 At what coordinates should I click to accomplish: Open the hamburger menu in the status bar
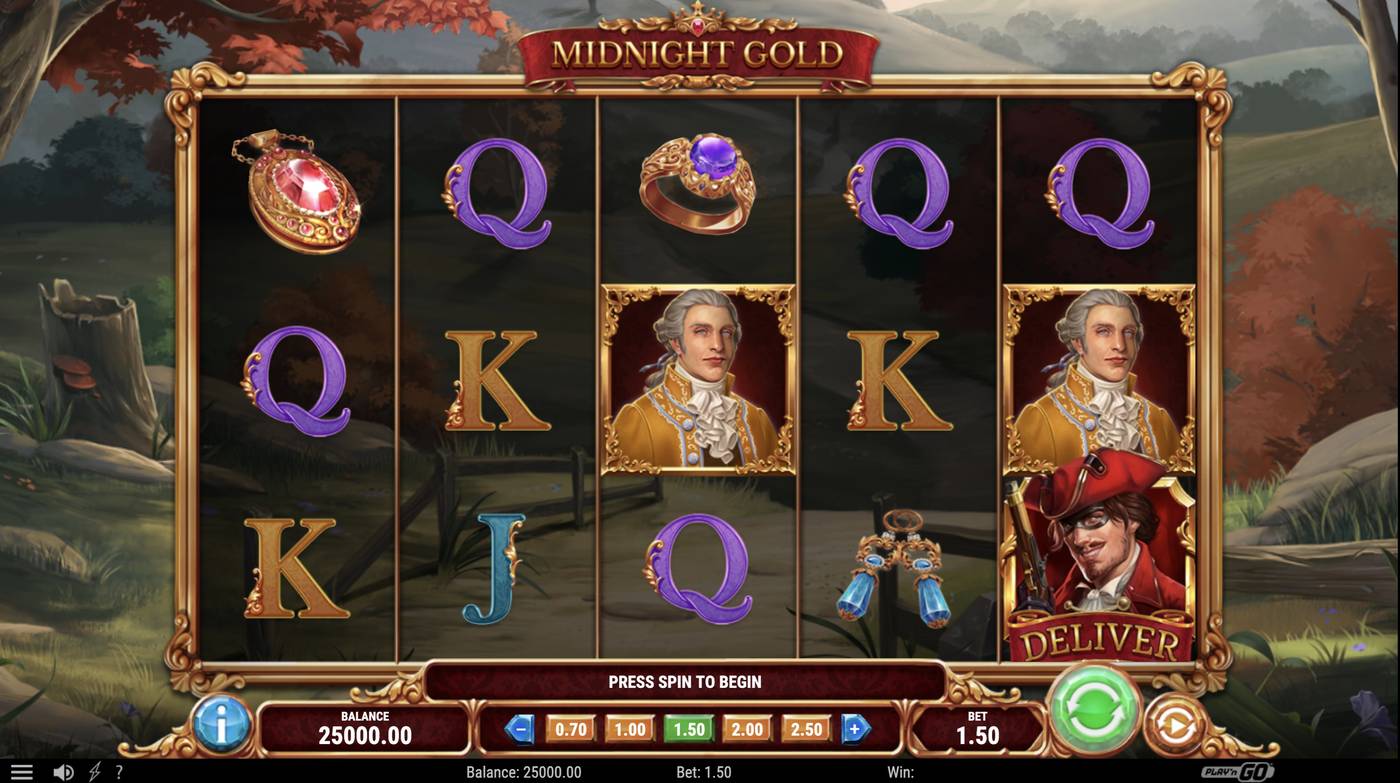coord(22,770)
